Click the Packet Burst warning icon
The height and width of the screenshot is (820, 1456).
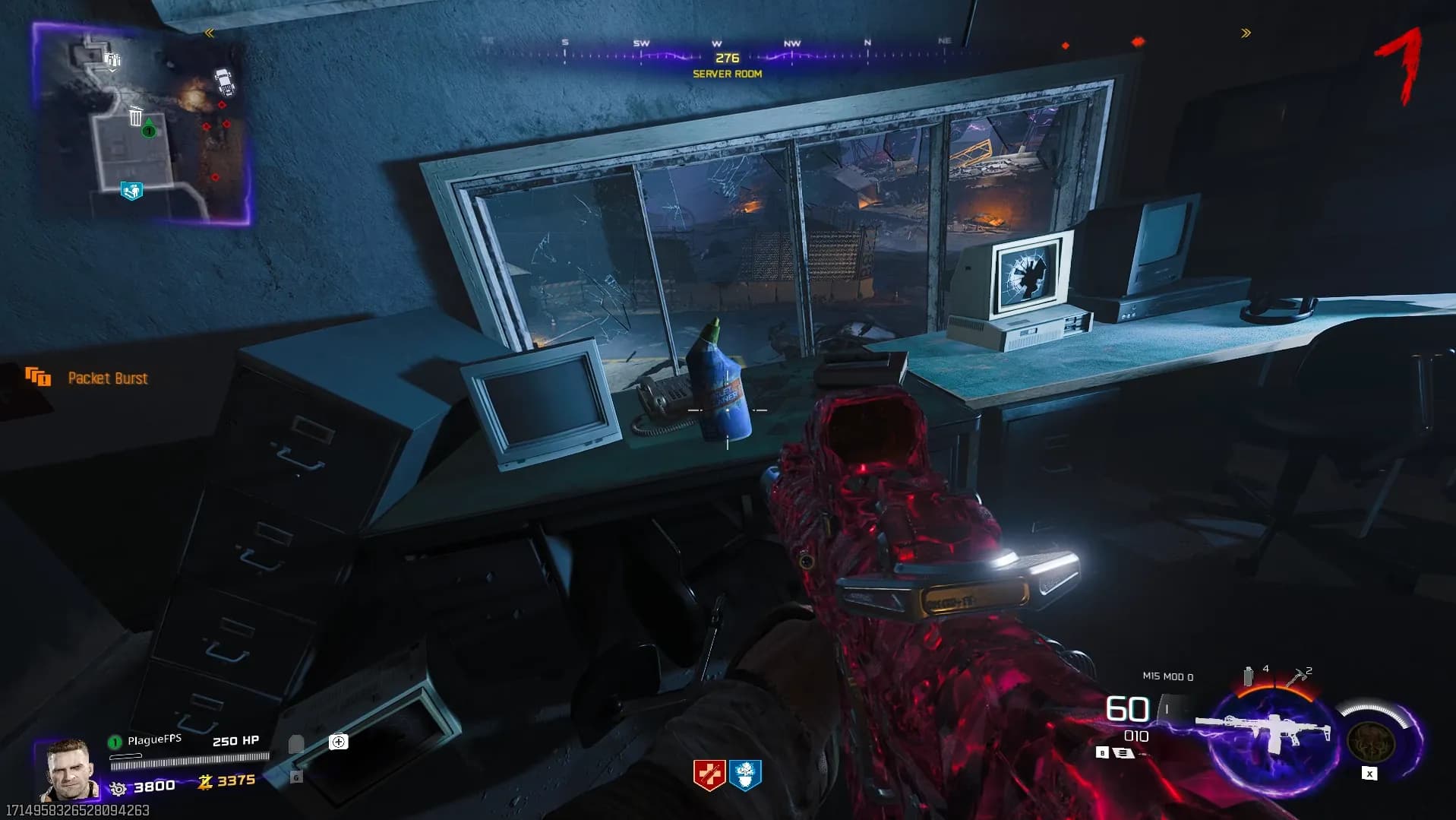point(37,377)
